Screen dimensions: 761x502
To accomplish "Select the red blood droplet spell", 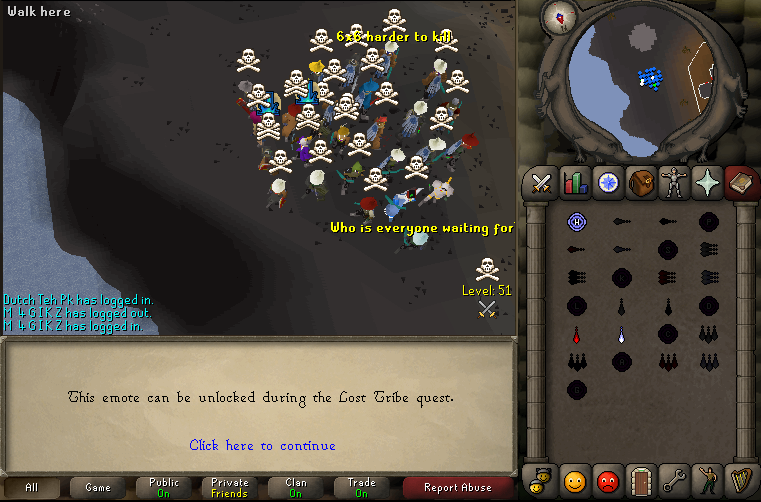I will 576,334.
